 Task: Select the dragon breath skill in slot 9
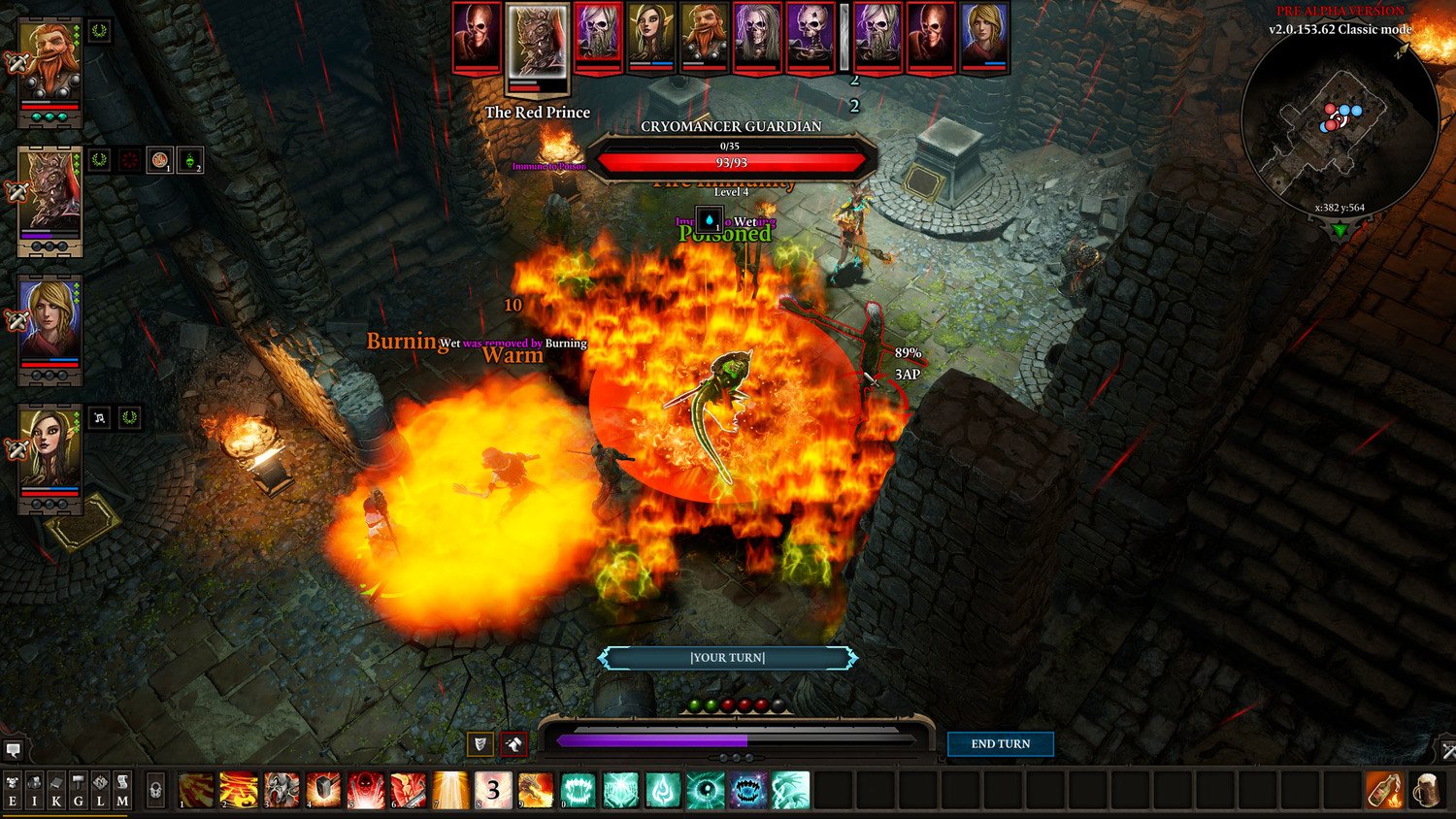(x=536, y=789)
